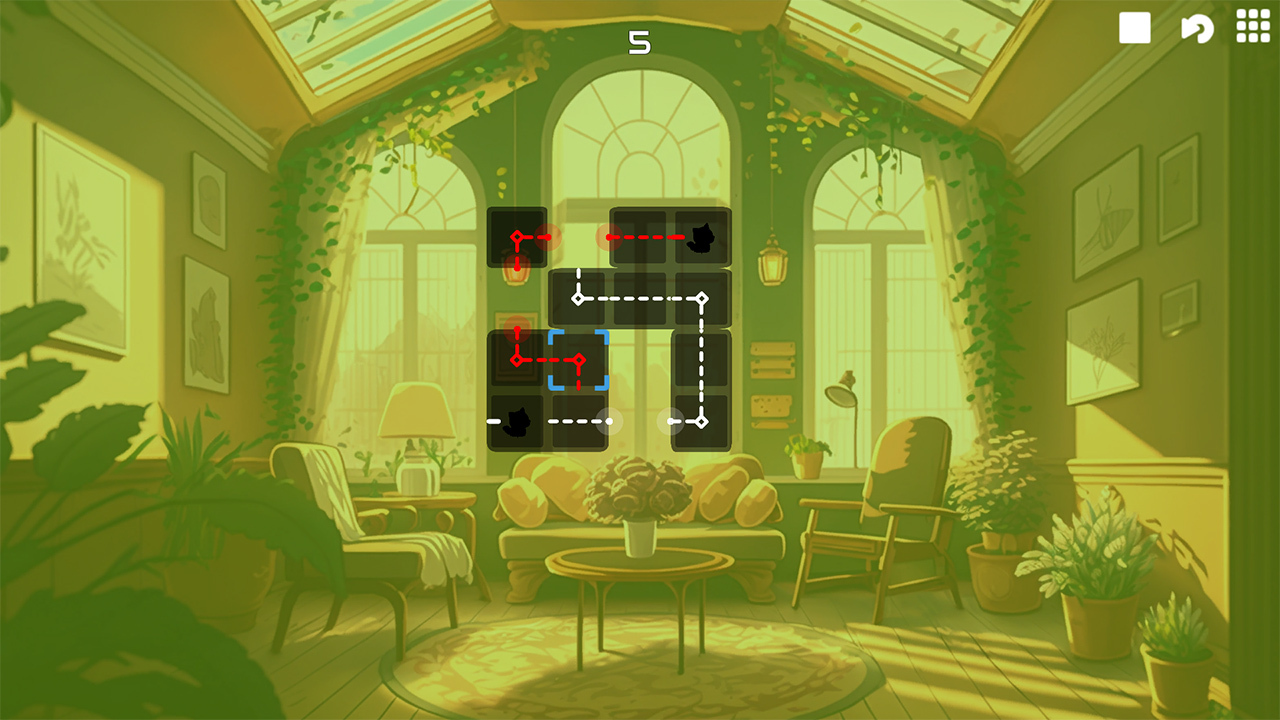1280x720 pixels.
Task: Select the cat silhouette in the bottom-left tile
Action: pos(516,422)
